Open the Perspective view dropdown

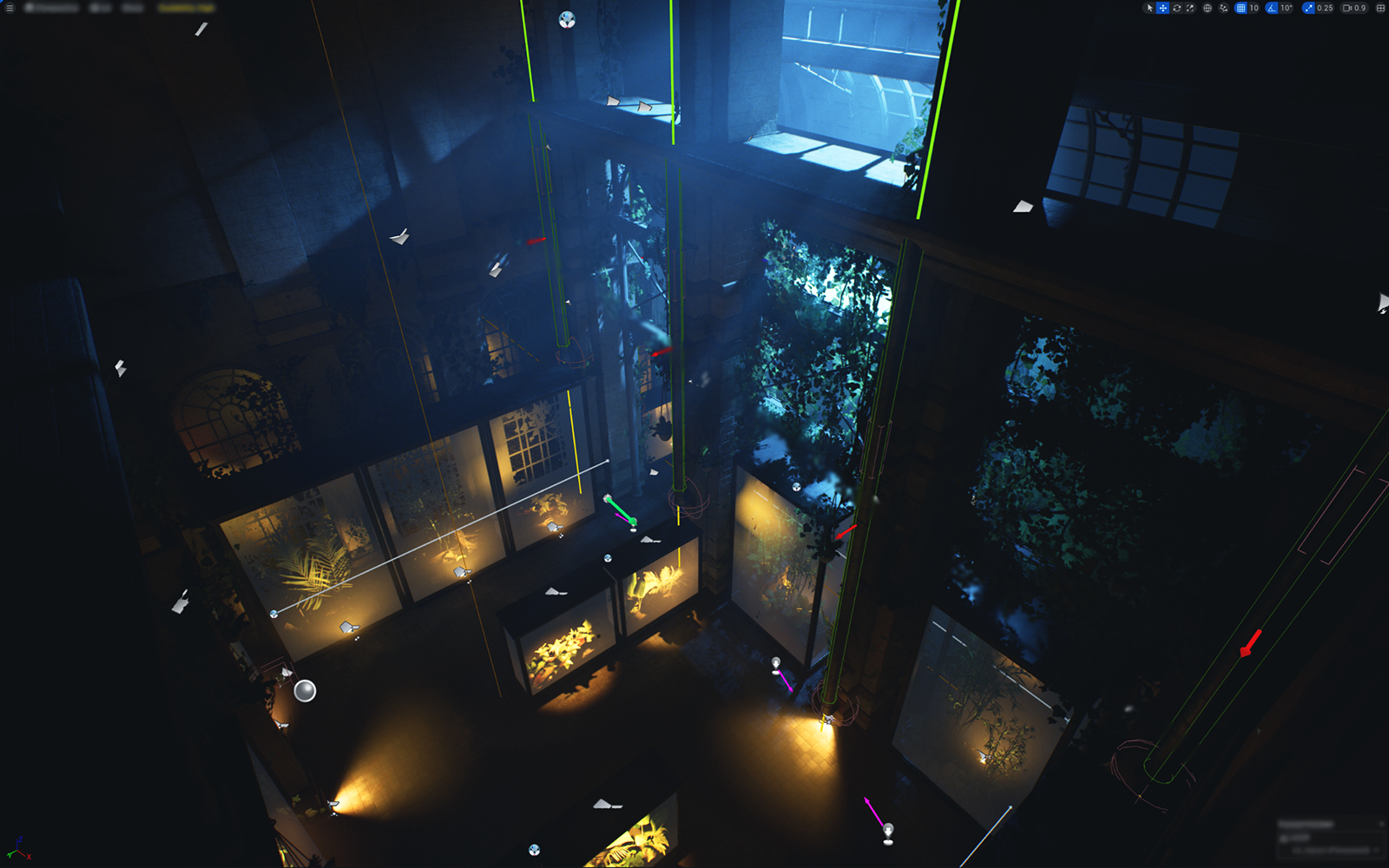[x=52, y=8]
